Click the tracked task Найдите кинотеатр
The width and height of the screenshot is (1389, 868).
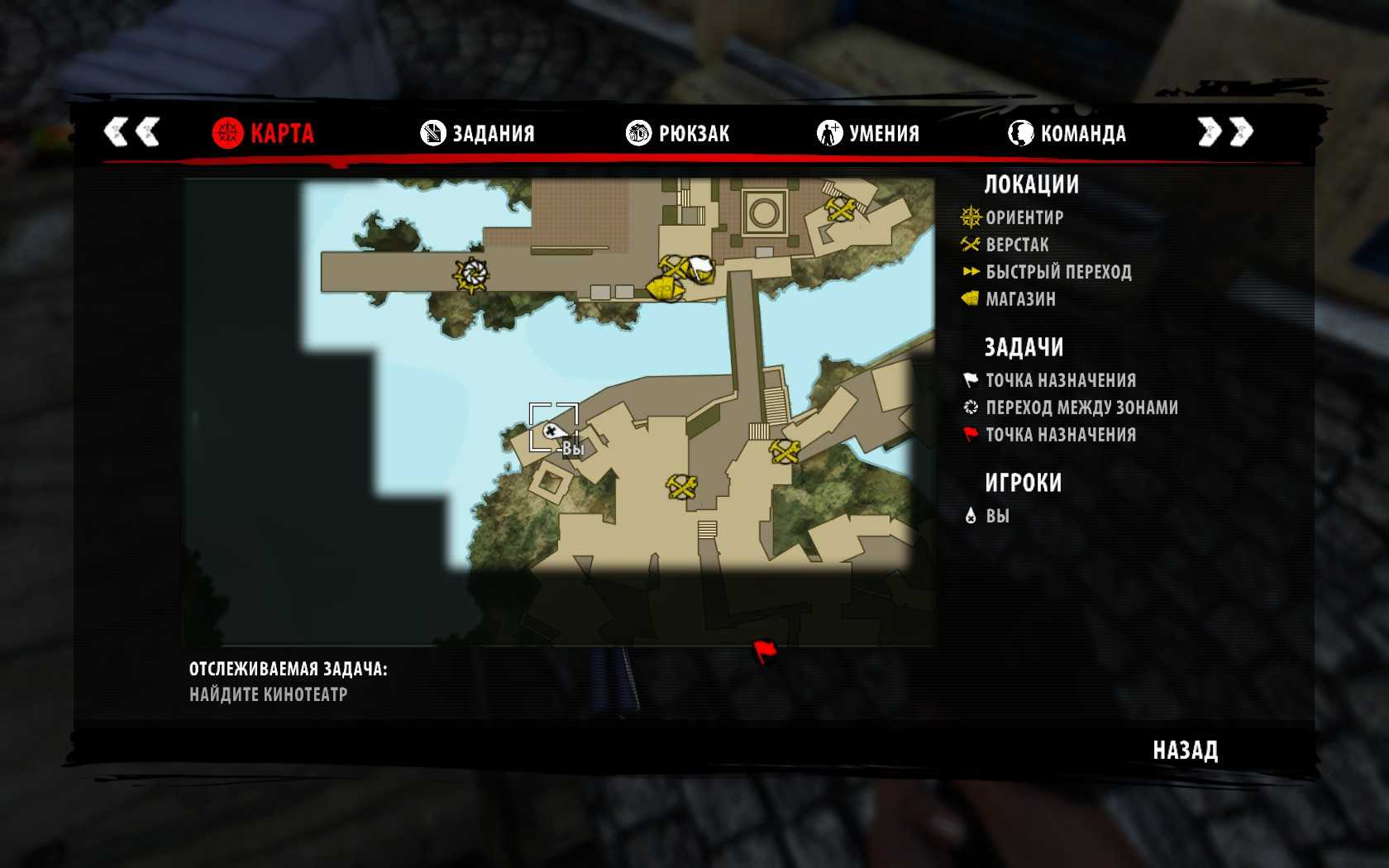[268, 694]
